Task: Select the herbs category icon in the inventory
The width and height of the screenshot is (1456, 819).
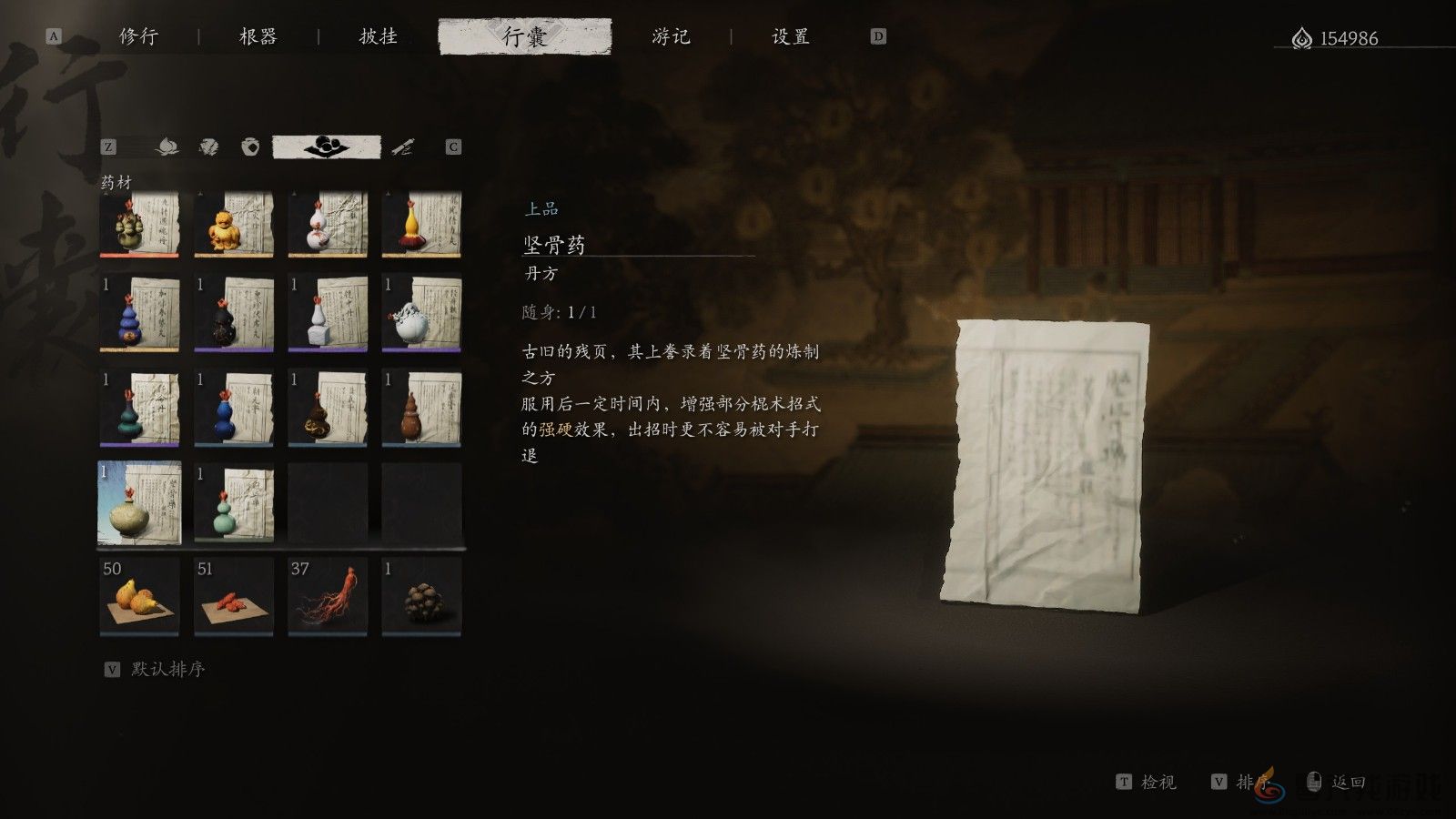Action: [x=207, y=147]
